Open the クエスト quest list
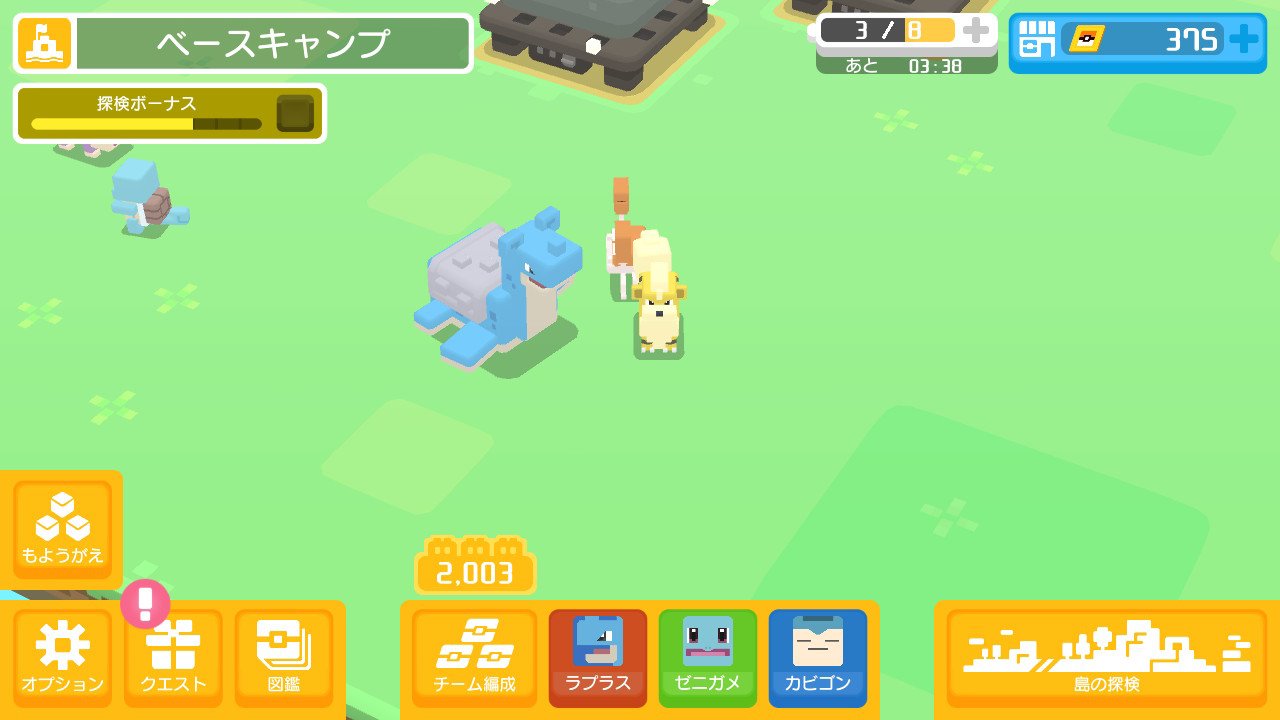Screen dimensions: 1280x720 pyautogui.click(x=172, y=655)
